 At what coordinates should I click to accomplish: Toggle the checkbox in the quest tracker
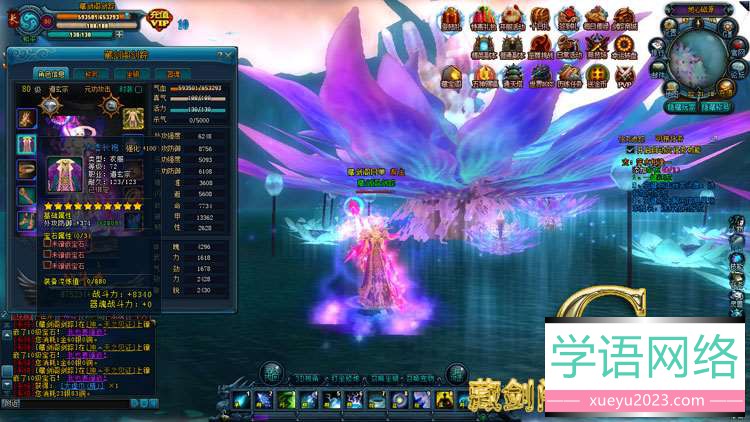tap(629, 148)
